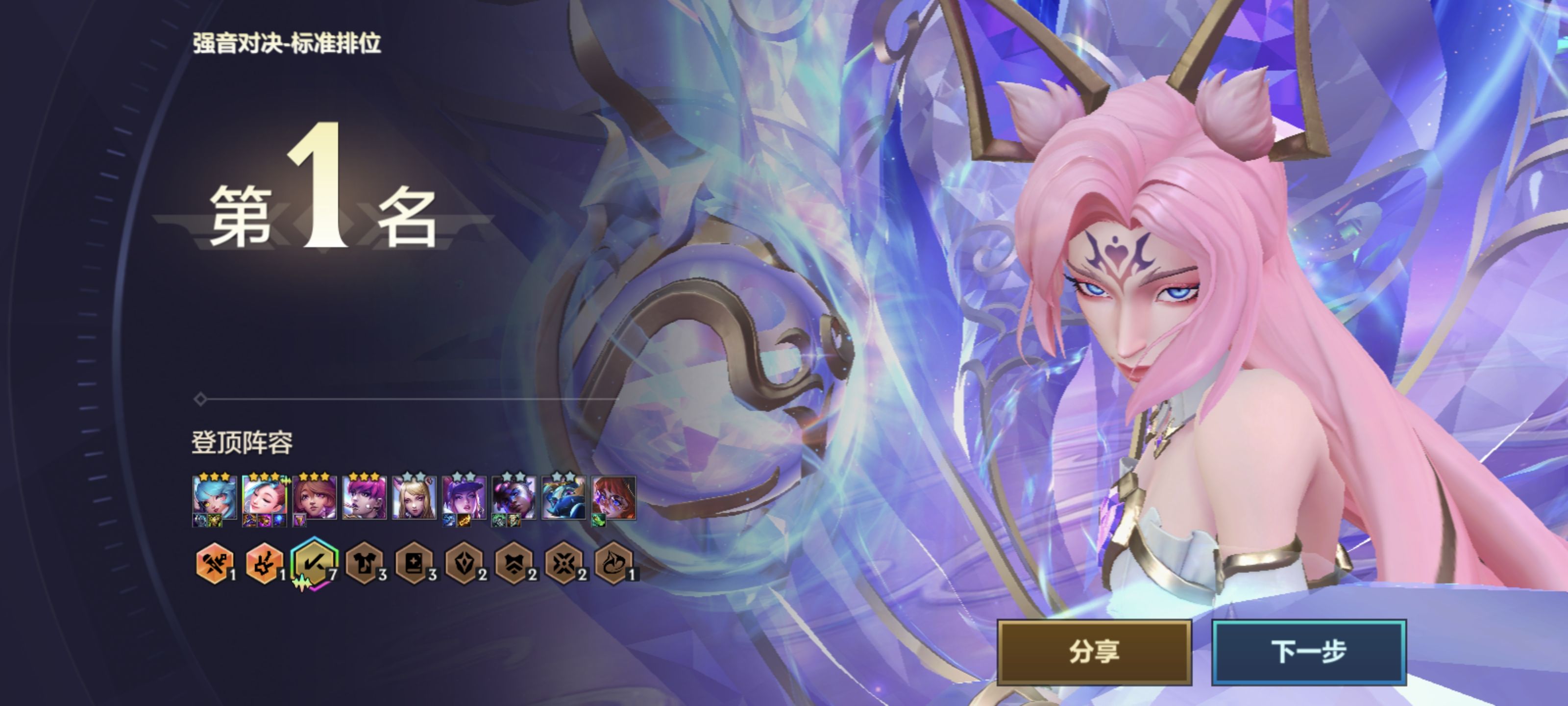The width and height of the screenshot is (1568, 706).
Task: Select the dark-skinned champion with braided hair
Action: [514, 498]
